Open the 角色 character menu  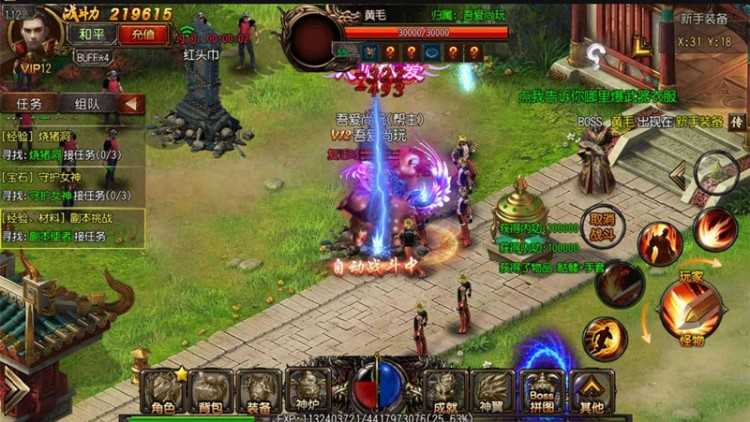(x=162, y=391)
